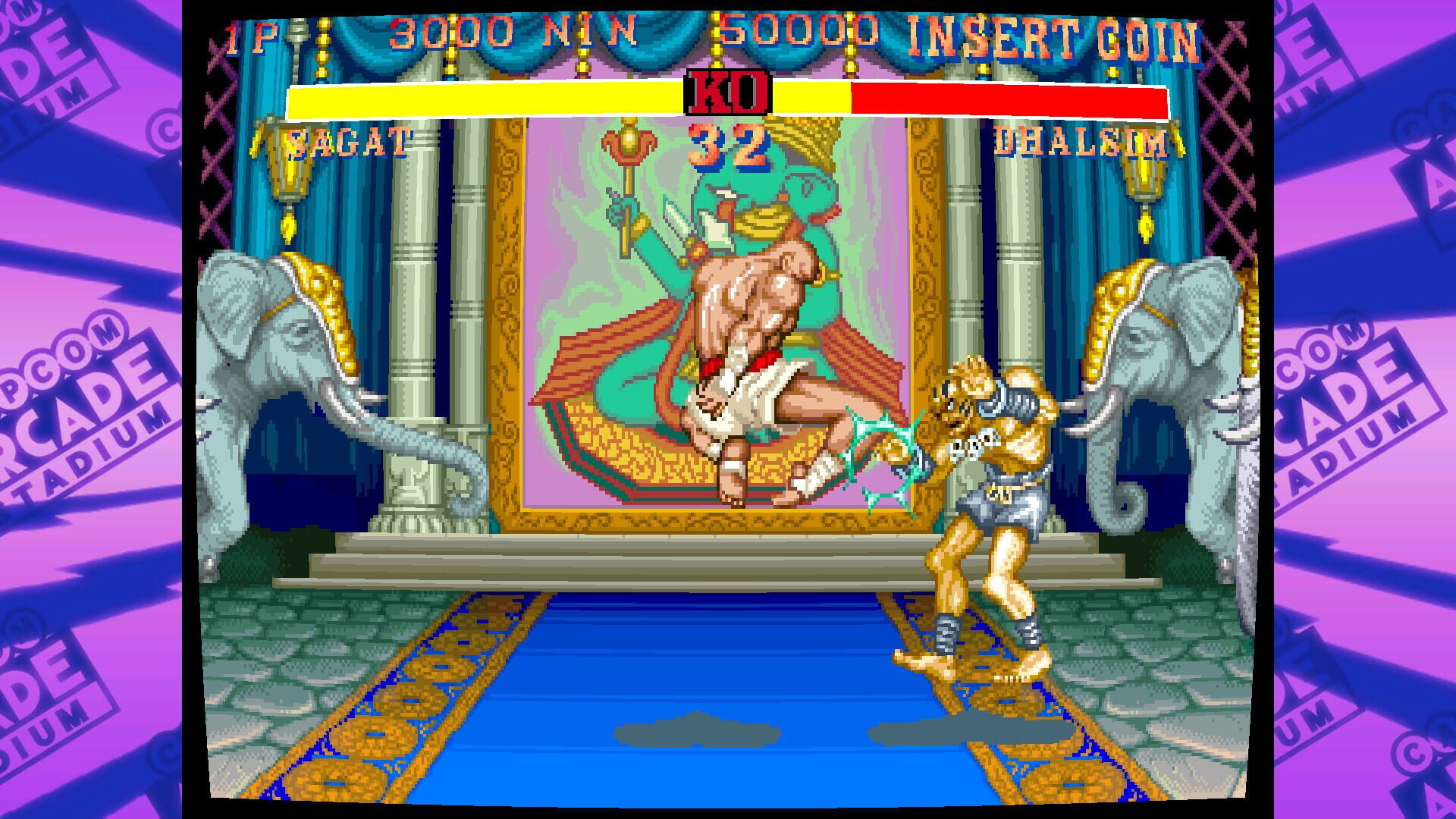
Task: Click Dhalsim's depleted red health bar
Action: pyautogui.click(x=1009, y=97)
